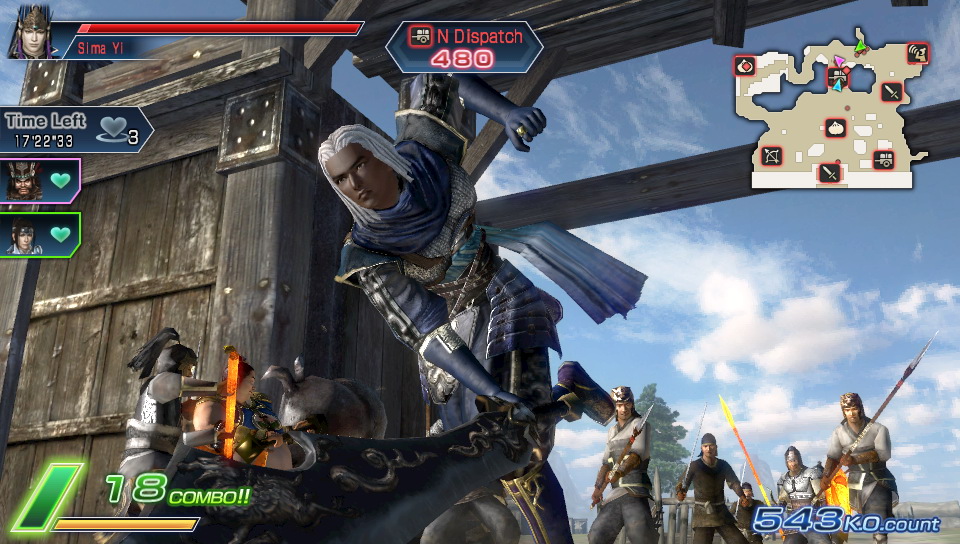Pick the head with sound waves map marker

[x=917, y=53]
